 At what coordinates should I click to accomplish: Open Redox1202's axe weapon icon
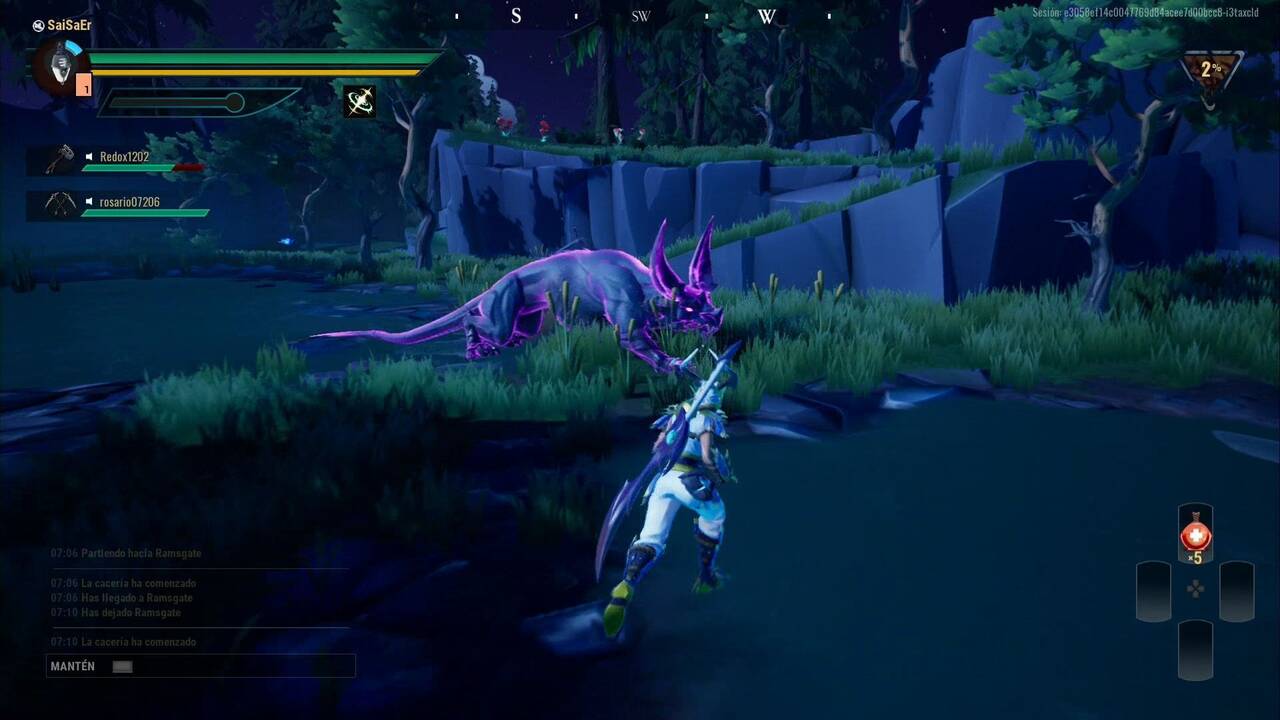[61, 157]
